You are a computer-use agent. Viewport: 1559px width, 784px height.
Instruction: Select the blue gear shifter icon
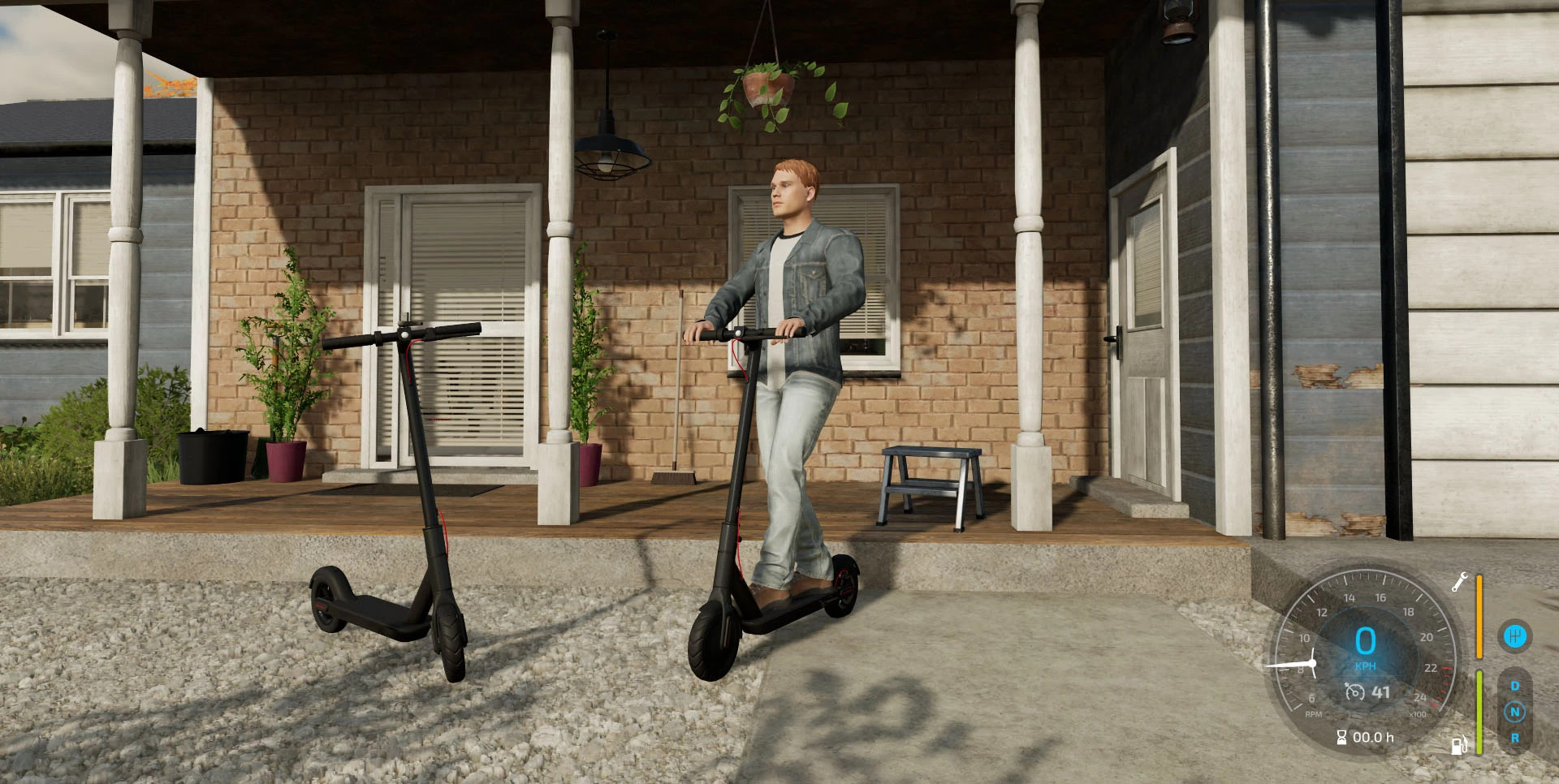[1516, 636]
